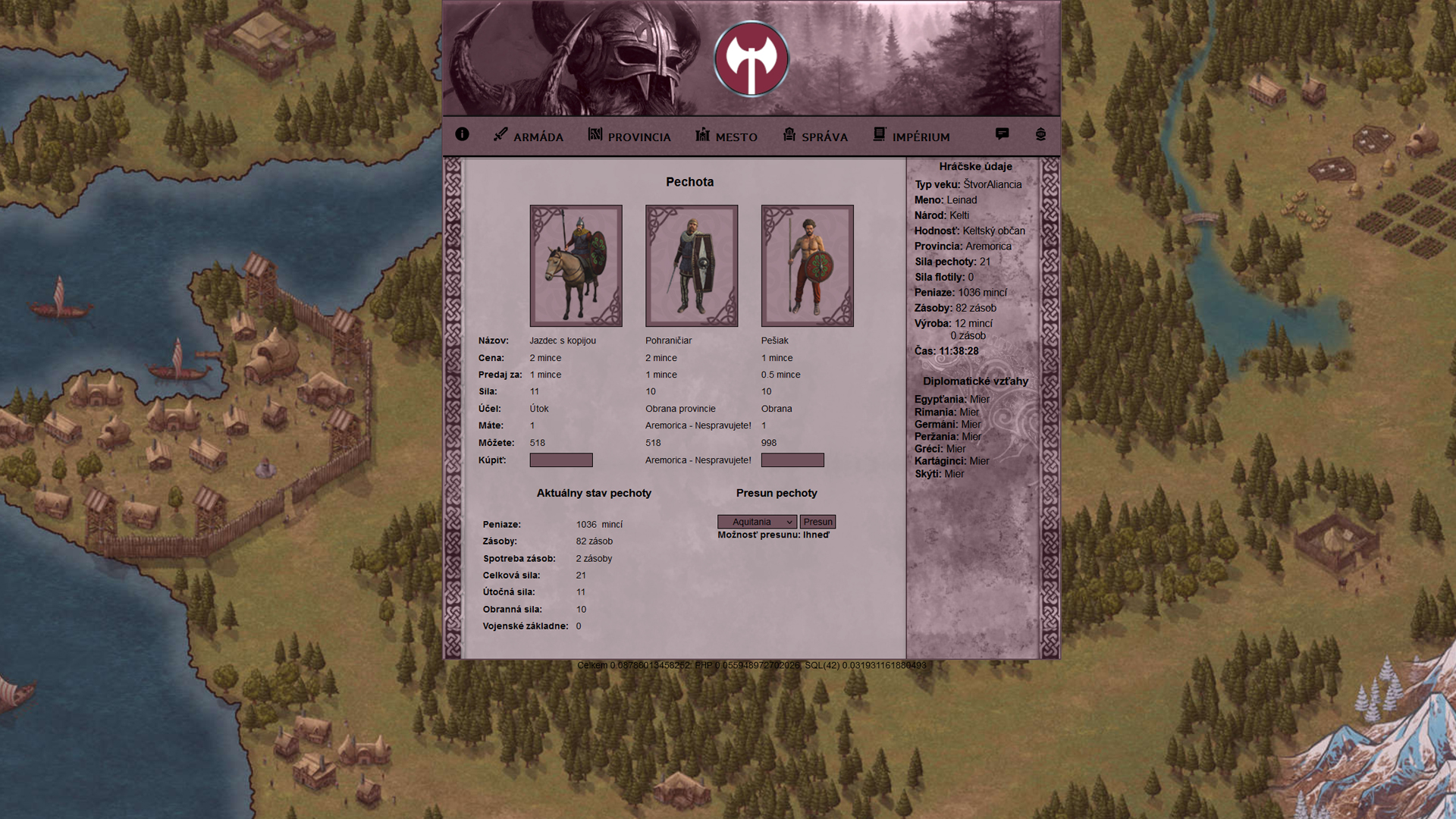The height and width of the screenshot is (819, 1456).
Task: Click the globe icon in the navbar
Action: coord(1040,134)
